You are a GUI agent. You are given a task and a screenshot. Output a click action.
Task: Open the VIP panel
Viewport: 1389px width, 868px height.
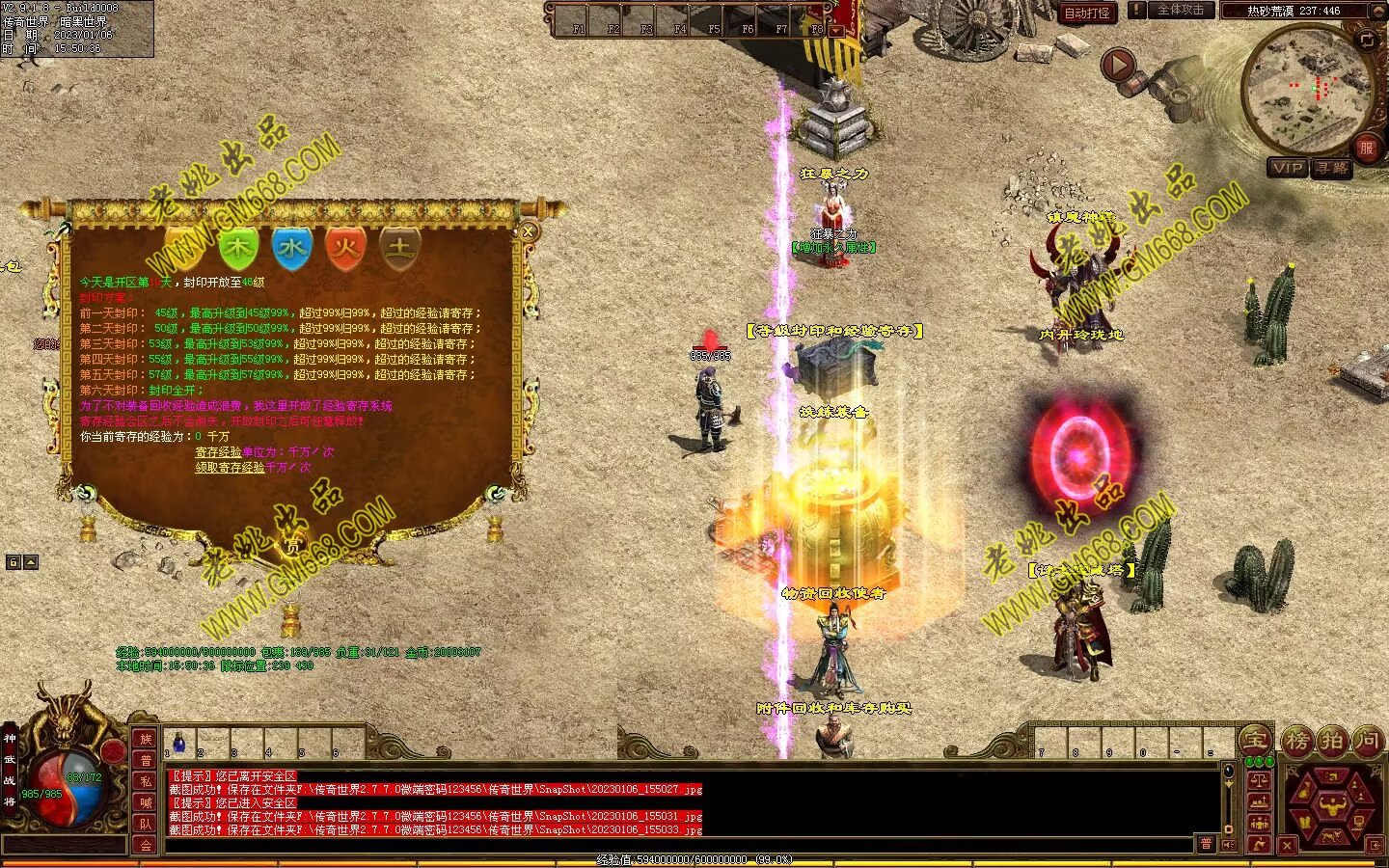coord(1288,168)
